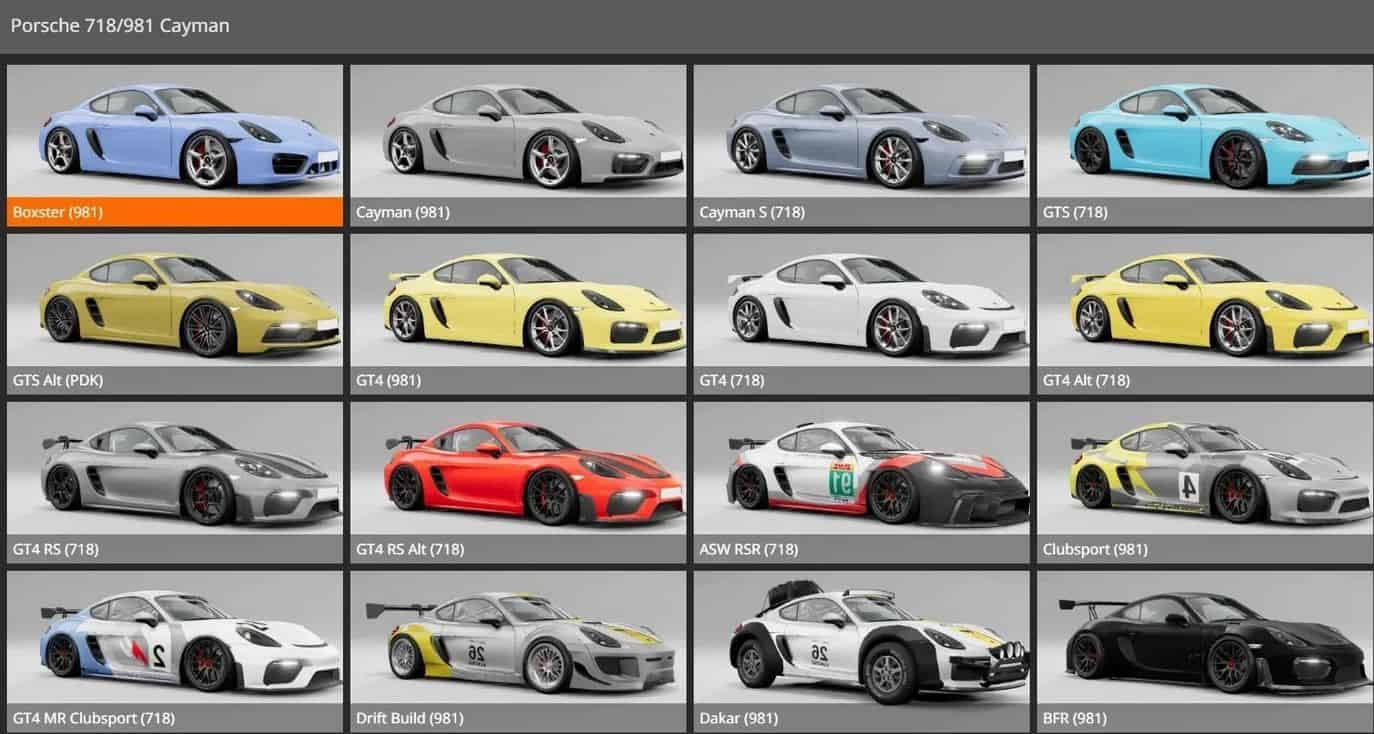This screenshot has width=1374, height=734.
Task: Select the highlighted Boxster (981) tile
Action: [175, 145]
